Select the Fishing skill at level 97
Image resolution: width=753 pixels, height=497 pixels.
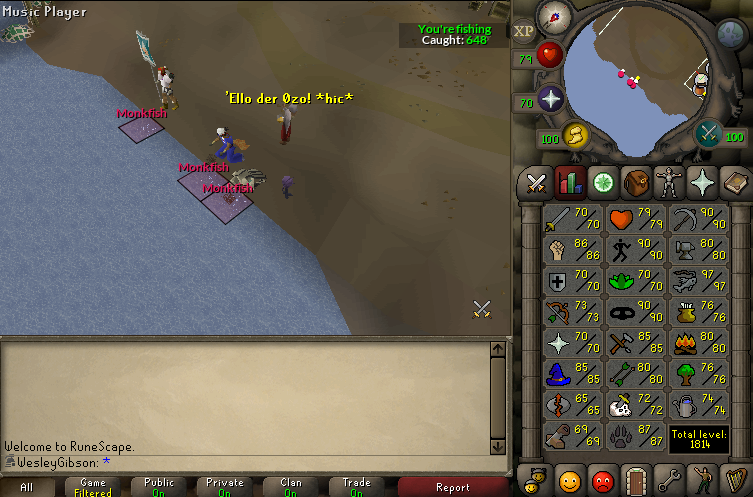(x=690, y=283)
